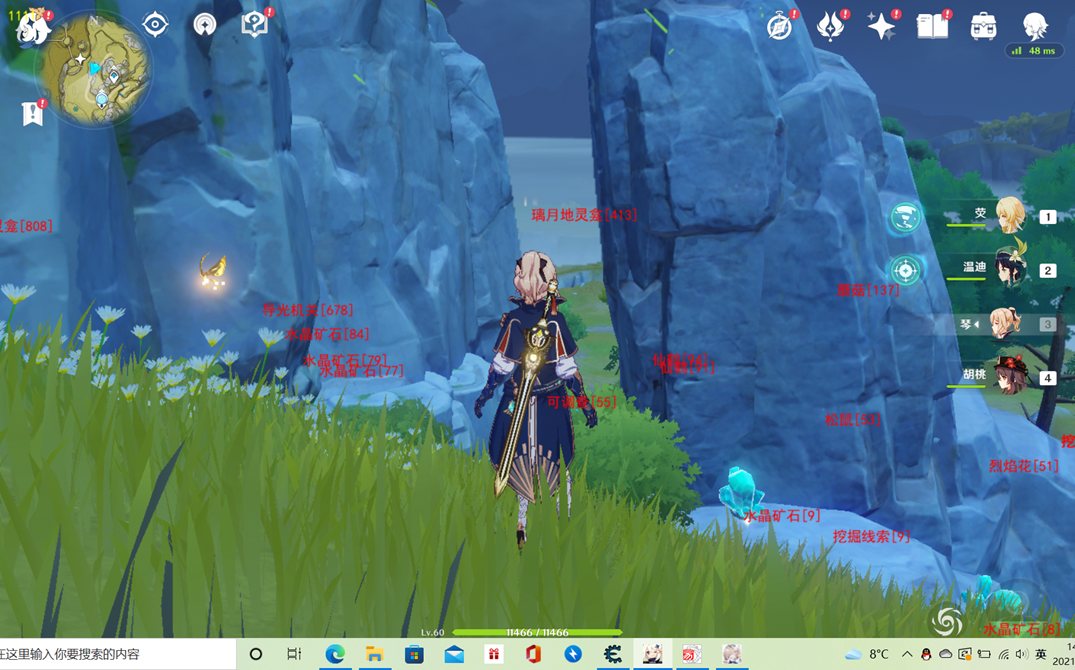The image size is (1075, 670).
Task: Open the map via the minimap
Action: [x=94, y=69]
